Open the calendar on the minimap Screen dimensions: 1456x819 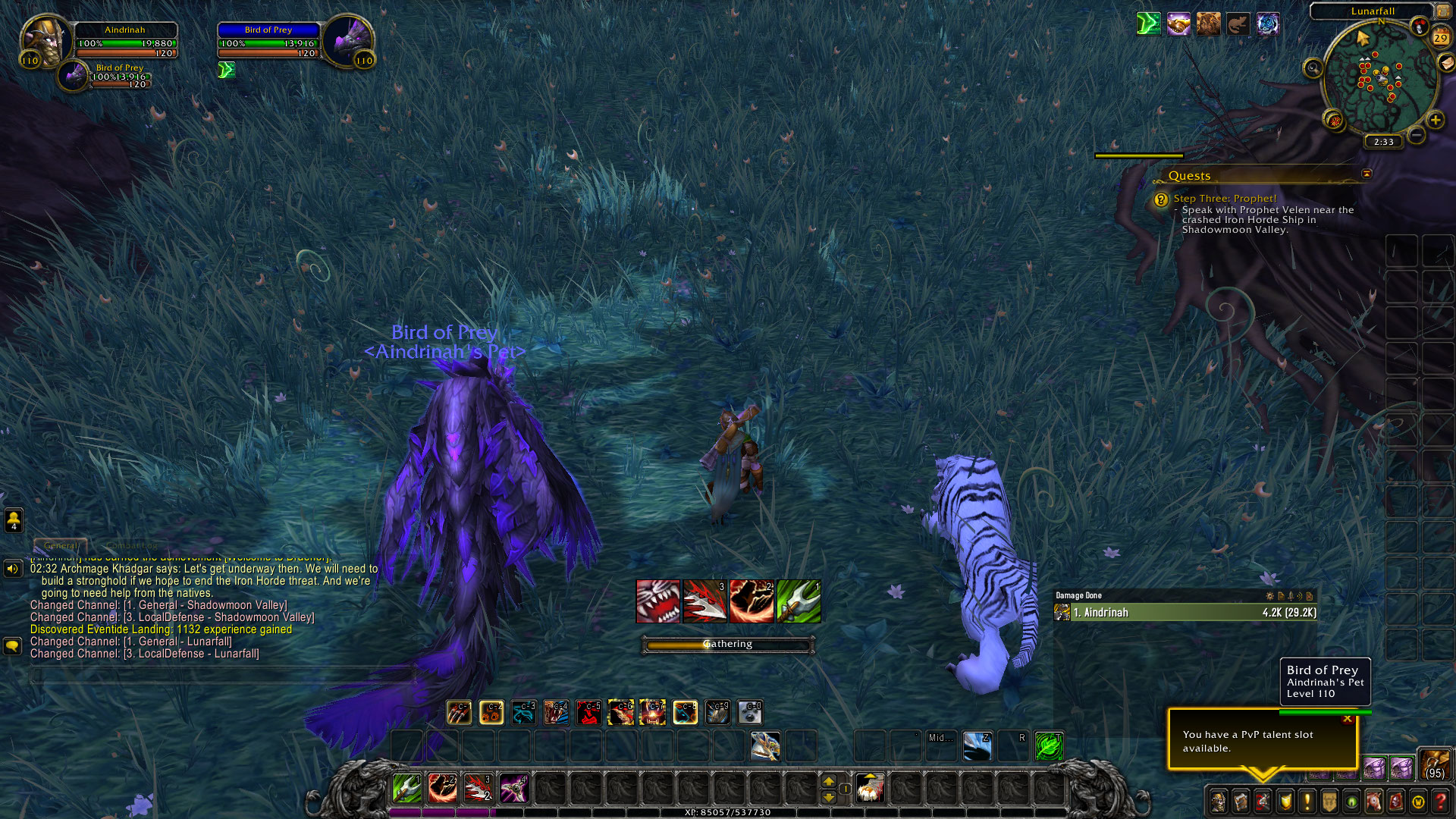(1440, 37)
